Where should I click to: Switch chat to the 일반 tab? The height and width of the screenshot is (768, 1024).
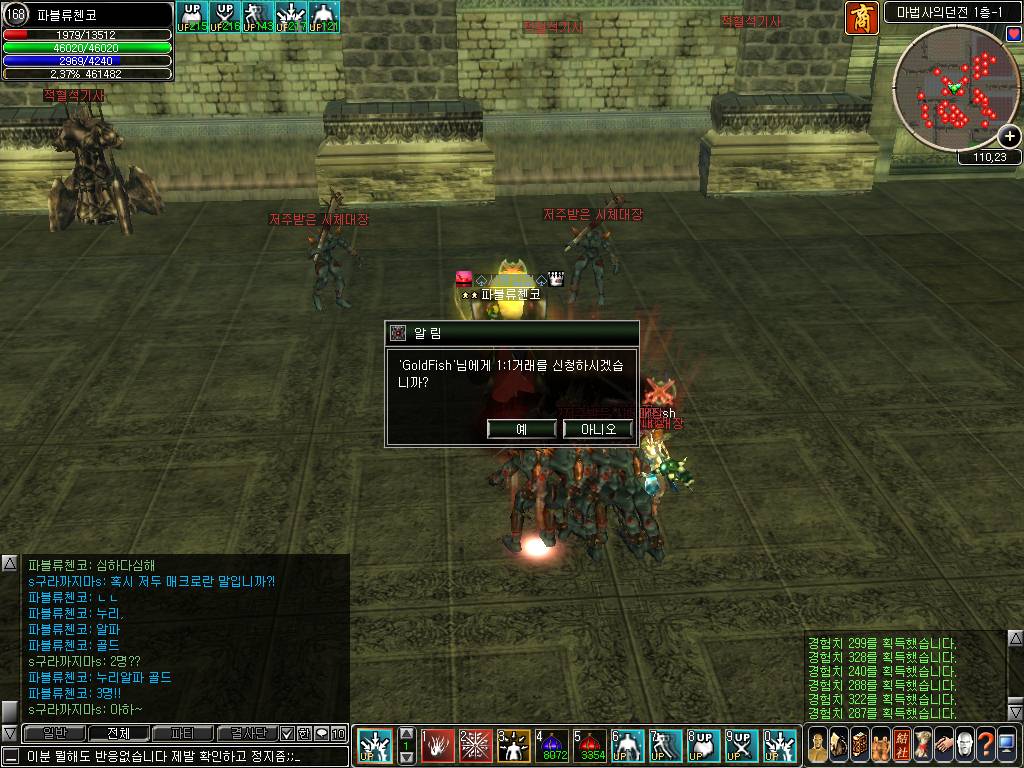54,733
